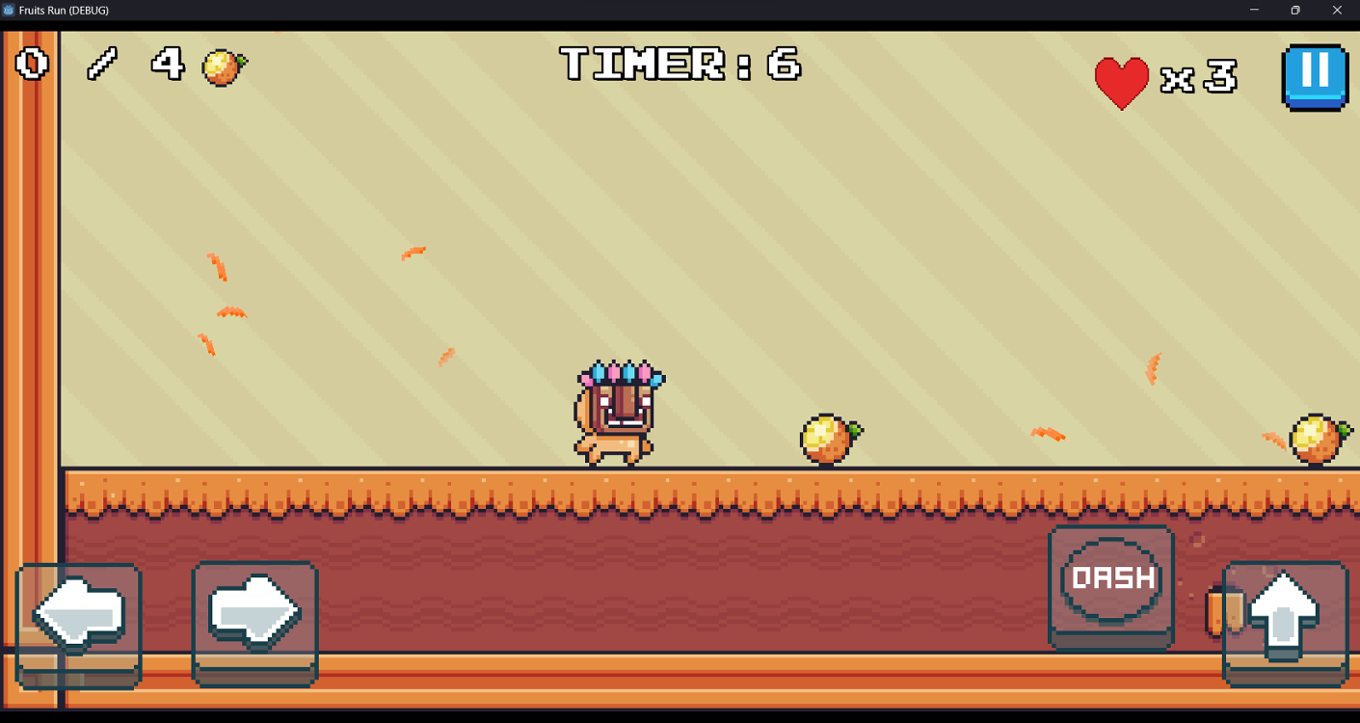
Task: Click the TIMER: 6 text
Action: click(678, 64)
